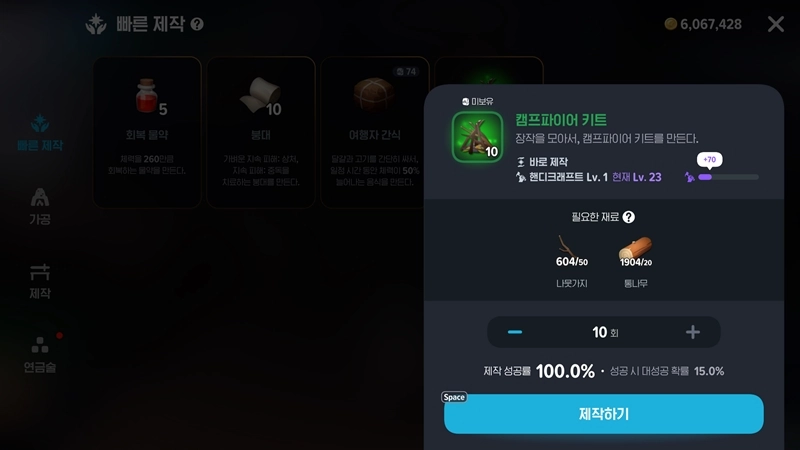Open the 빠른 제작 help tooltip
The image size is (800, 450).
197,24
